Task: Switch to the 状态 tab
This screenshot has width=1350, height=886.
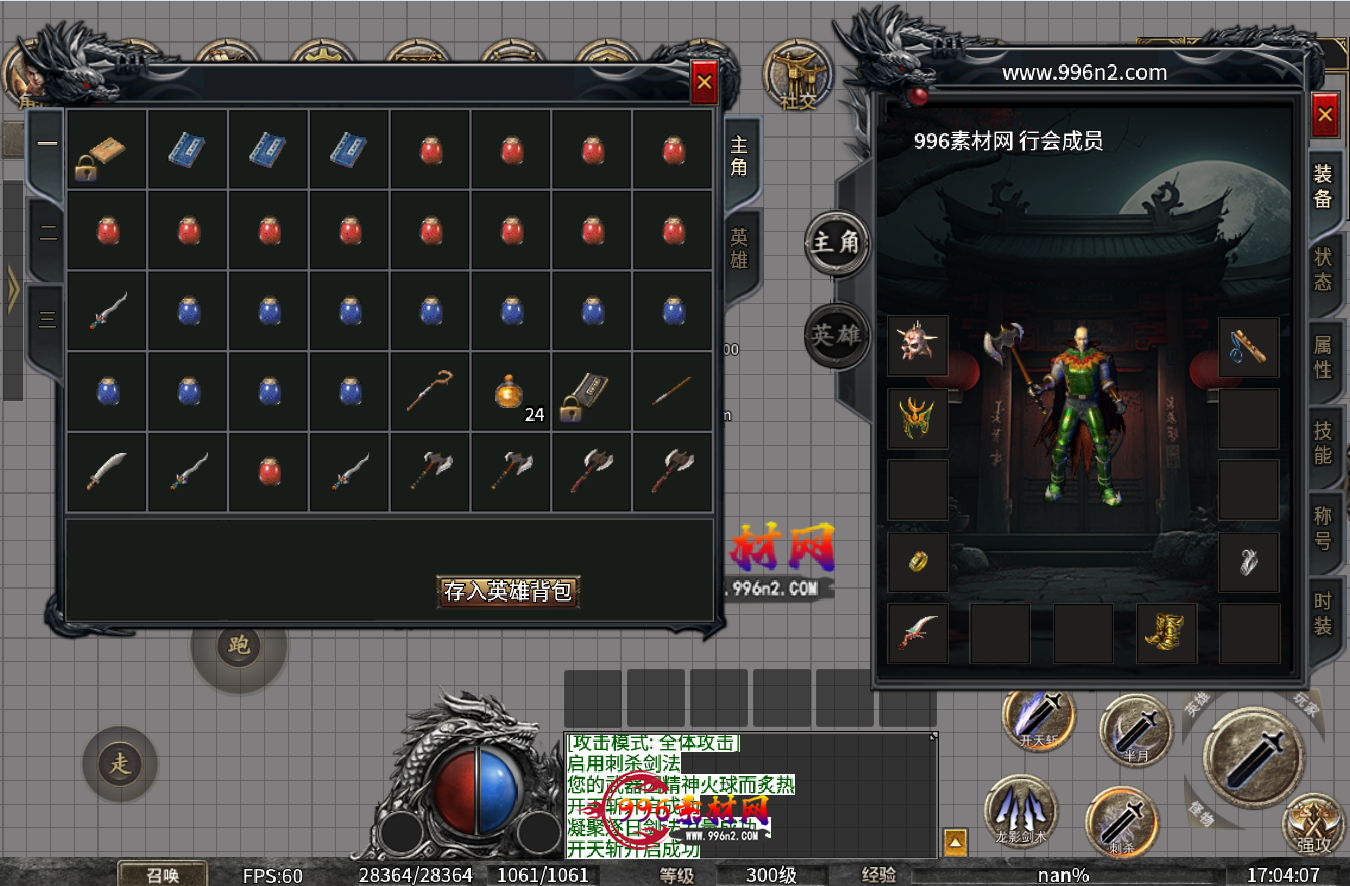Action: pos(1323,268)
